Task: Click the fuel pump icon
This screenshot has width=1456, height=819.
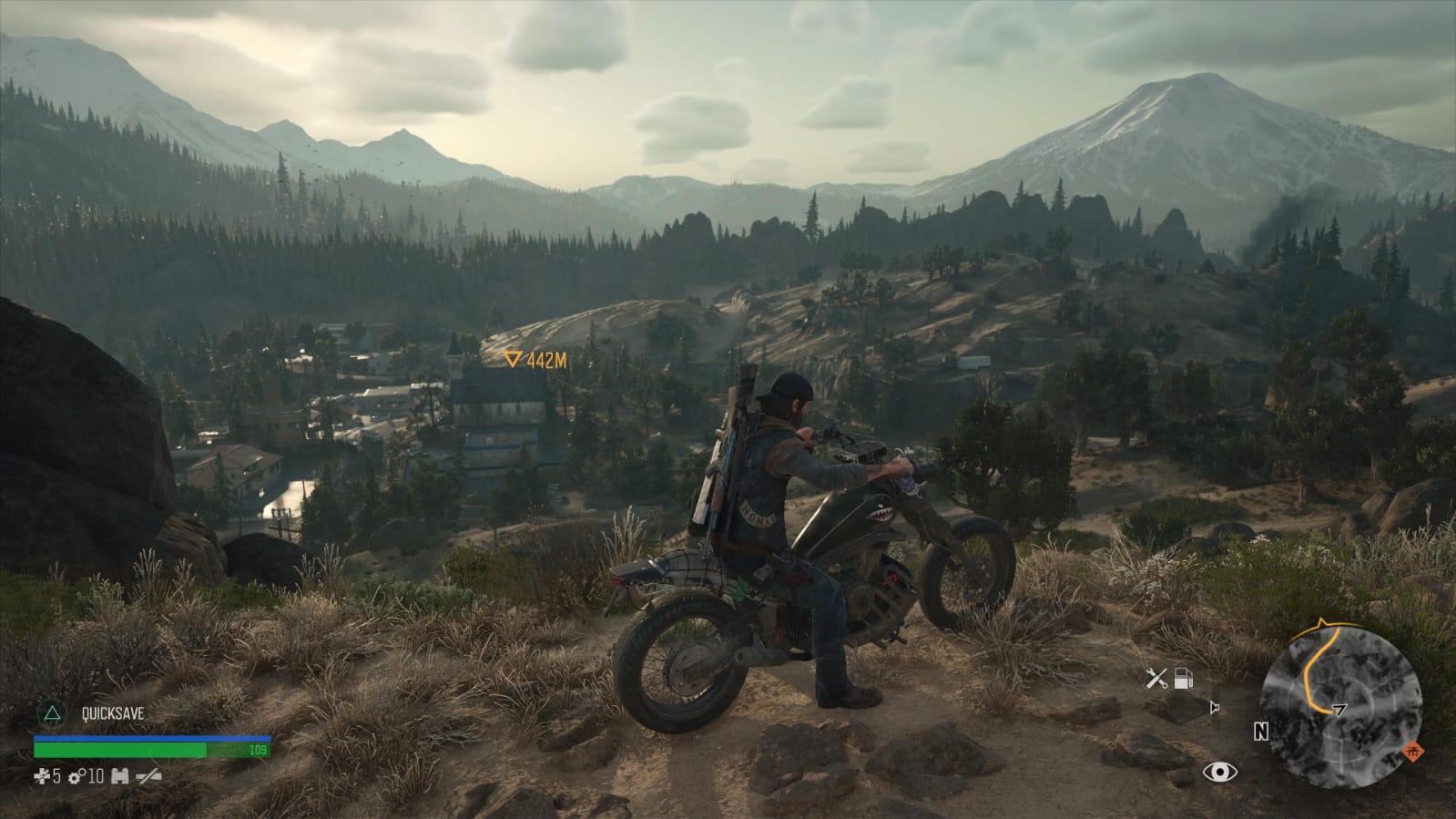Action: point(1183,678)
